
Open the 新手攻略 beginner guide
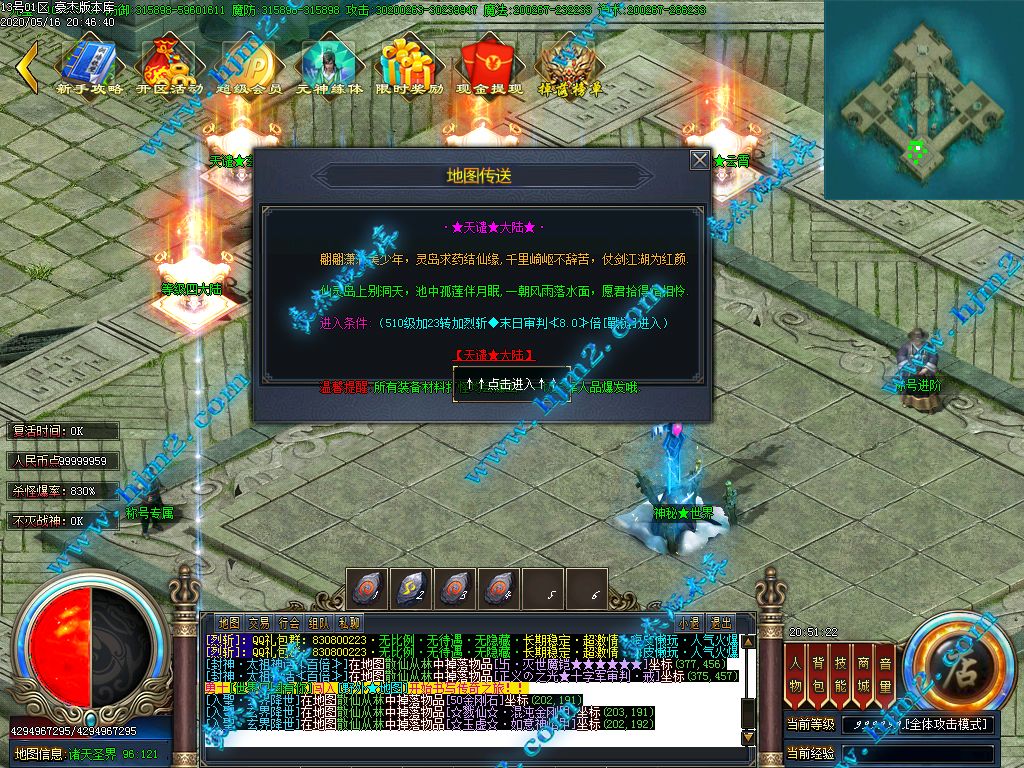tap(90, 68)
